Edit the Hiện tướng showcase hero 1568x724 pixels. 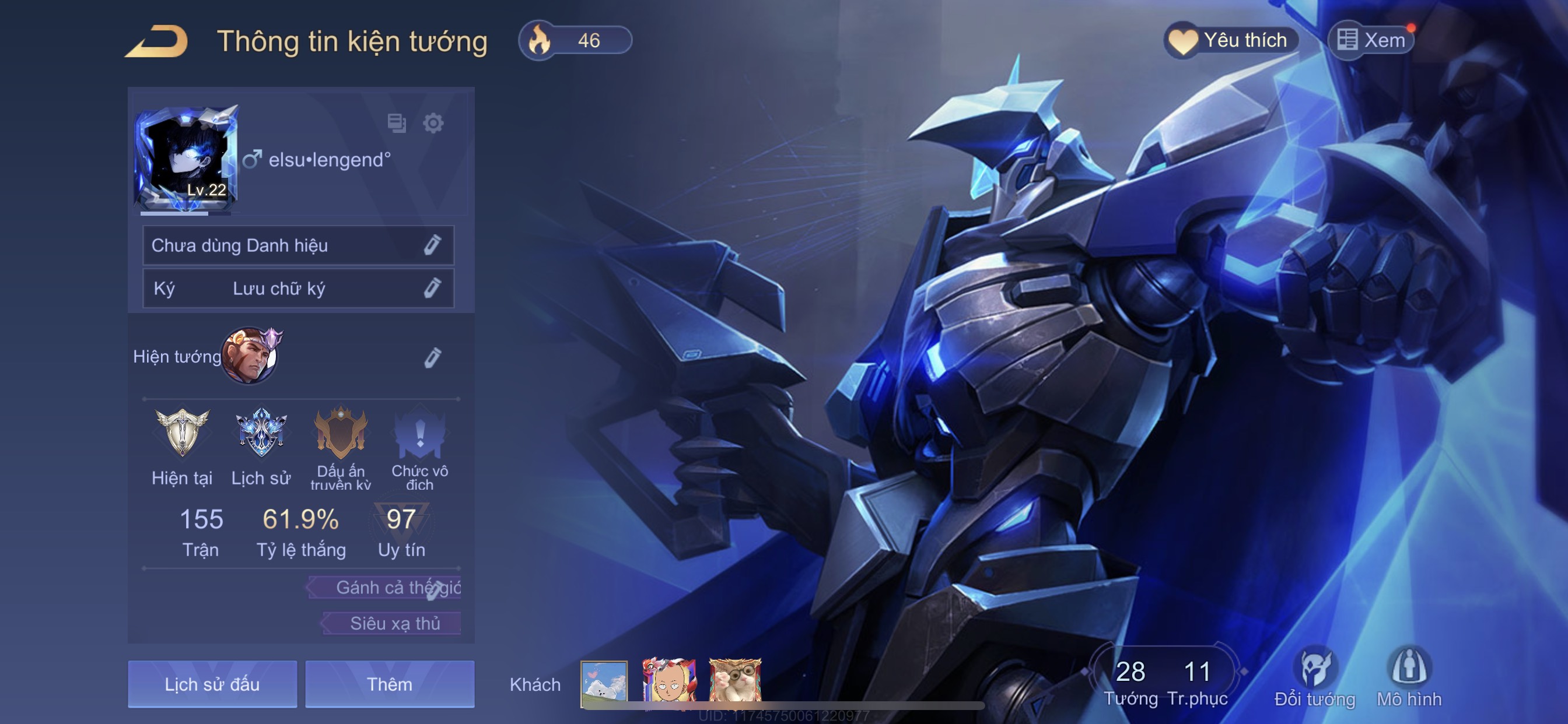(x=432, y=357)
